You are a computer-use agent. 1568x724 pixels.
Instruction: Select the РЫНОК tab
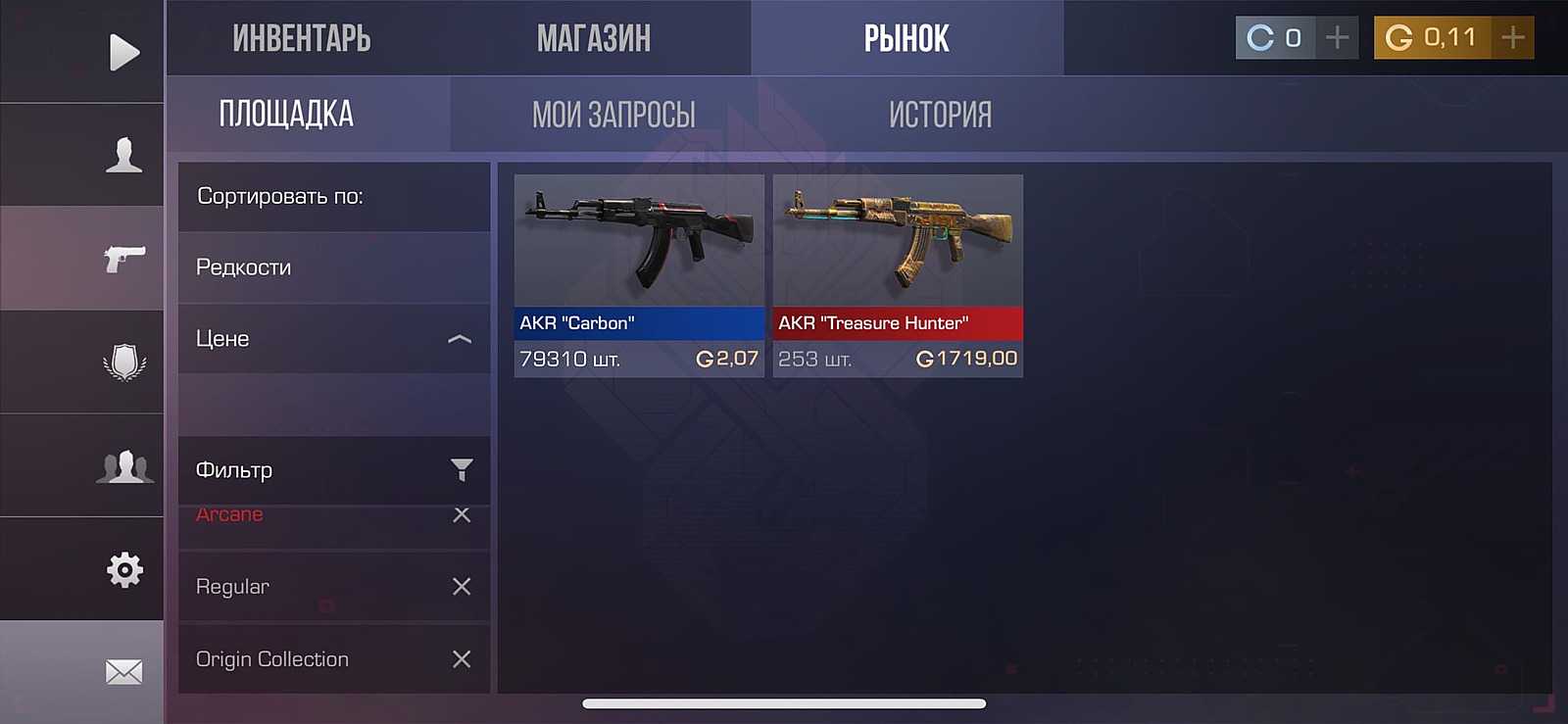(906, 39)
